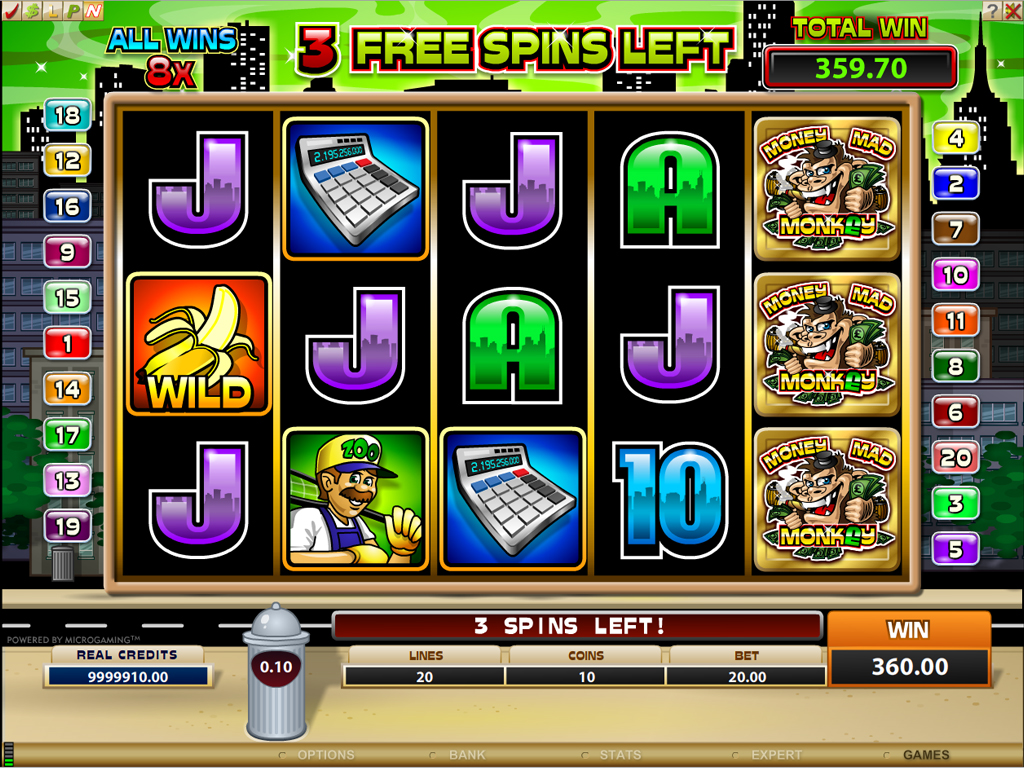Image resolution: width=1024 pixels, height=768 pixels.
Task: Toggle the muted speaker sound icon
Action: 1012,10
